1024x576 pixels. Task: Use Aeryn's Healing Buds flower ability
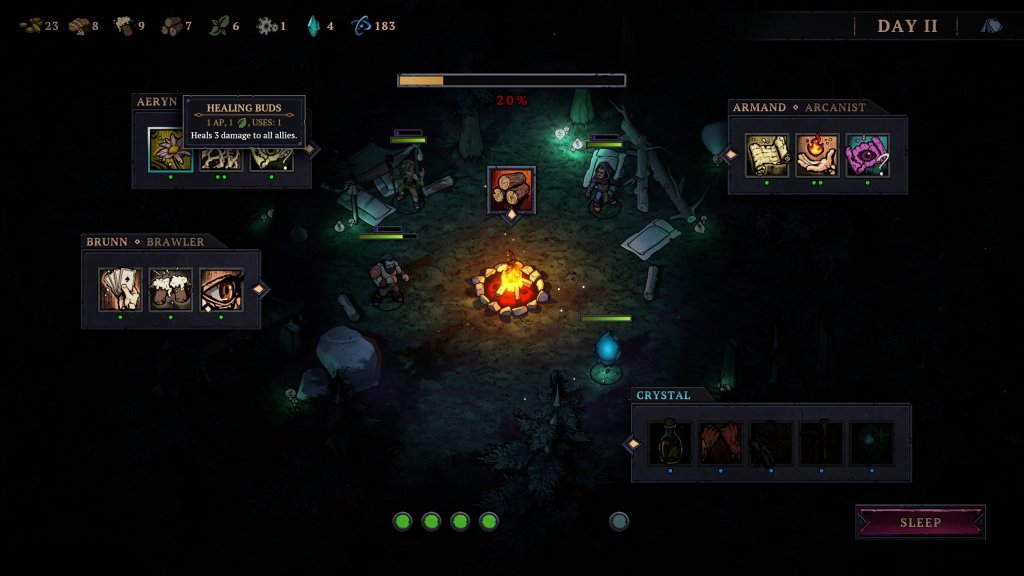coord(170,150)
